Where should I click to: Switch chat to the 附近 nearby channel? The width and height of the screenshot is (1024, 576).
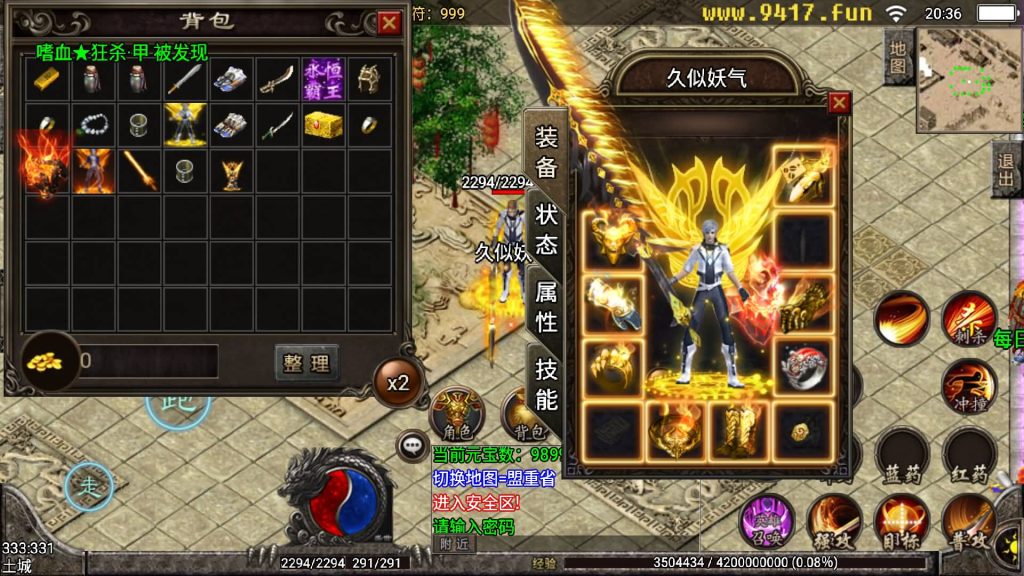pos(454,544)
